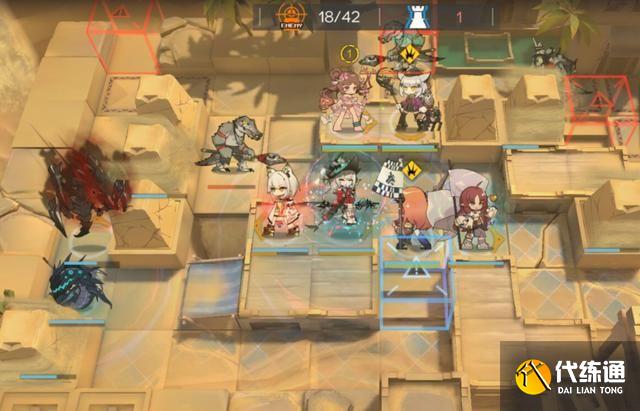Activate the skill-ready icon above the white fox operator
640x411 pixels.
pos(410,55)
